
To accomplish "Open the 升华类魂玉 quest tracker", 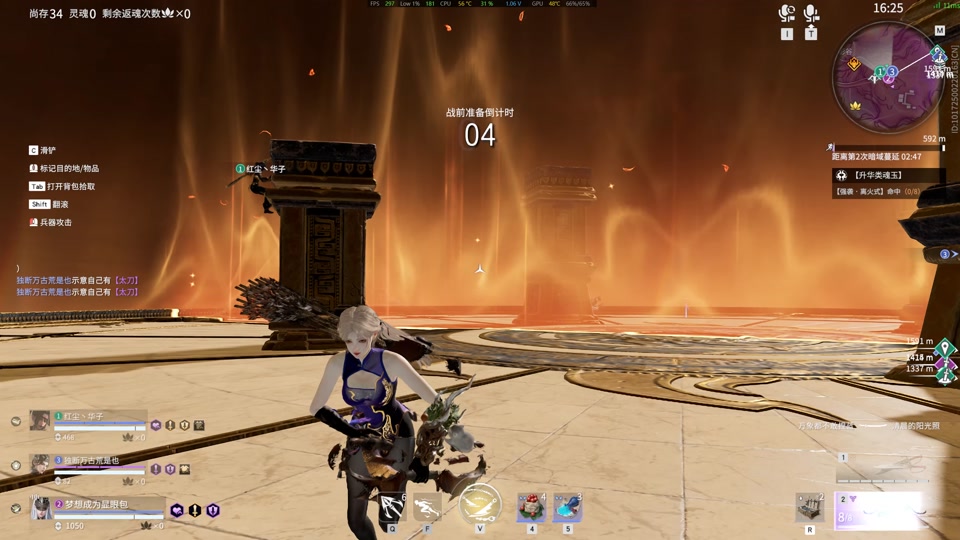I will pyautogui.click(x=889, y=176).
